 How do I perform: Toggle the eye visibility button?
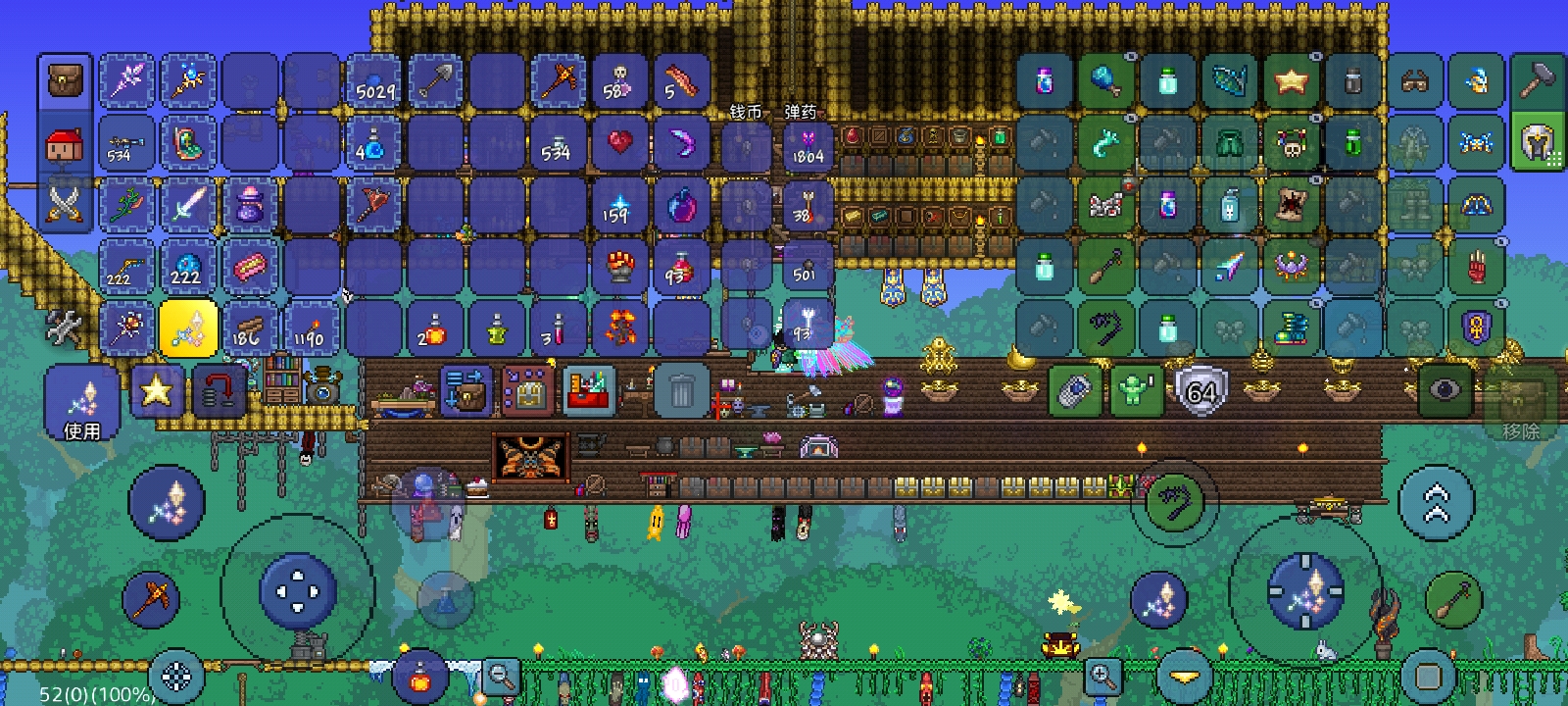1445,390
